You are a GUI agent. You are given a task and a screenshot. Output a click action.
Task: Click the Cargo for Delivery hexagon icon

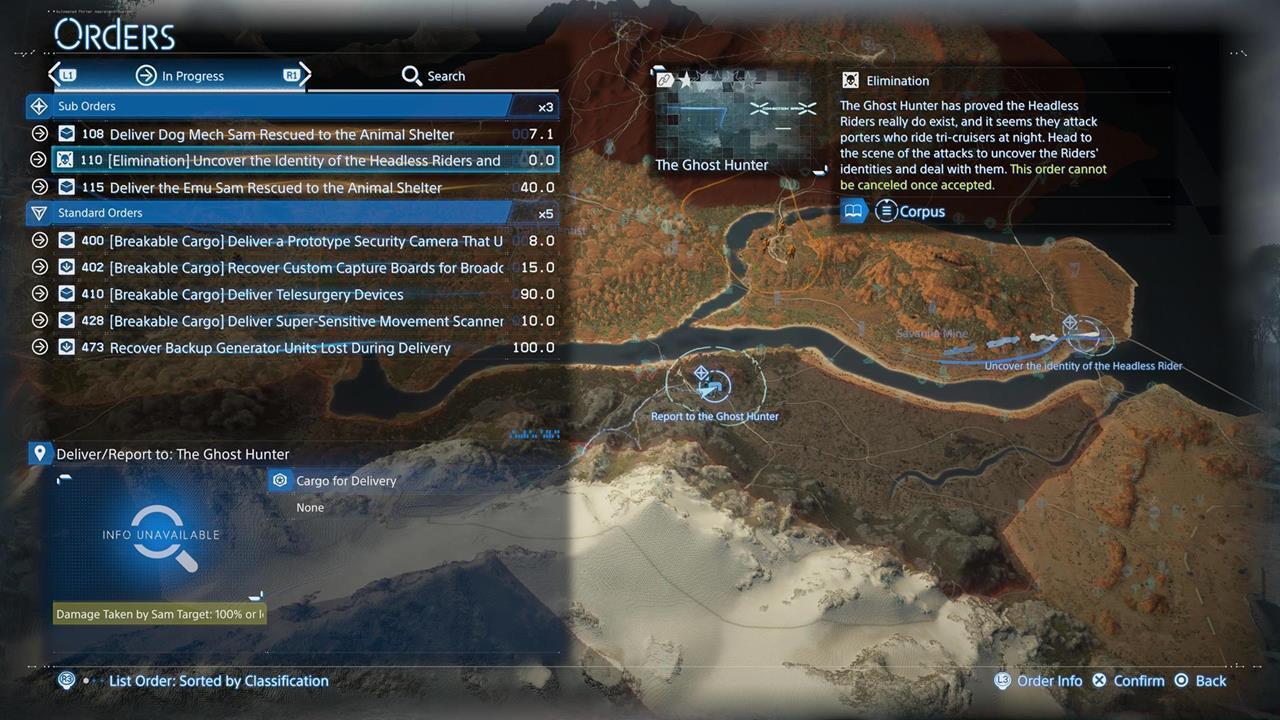(x=280, y=480)
